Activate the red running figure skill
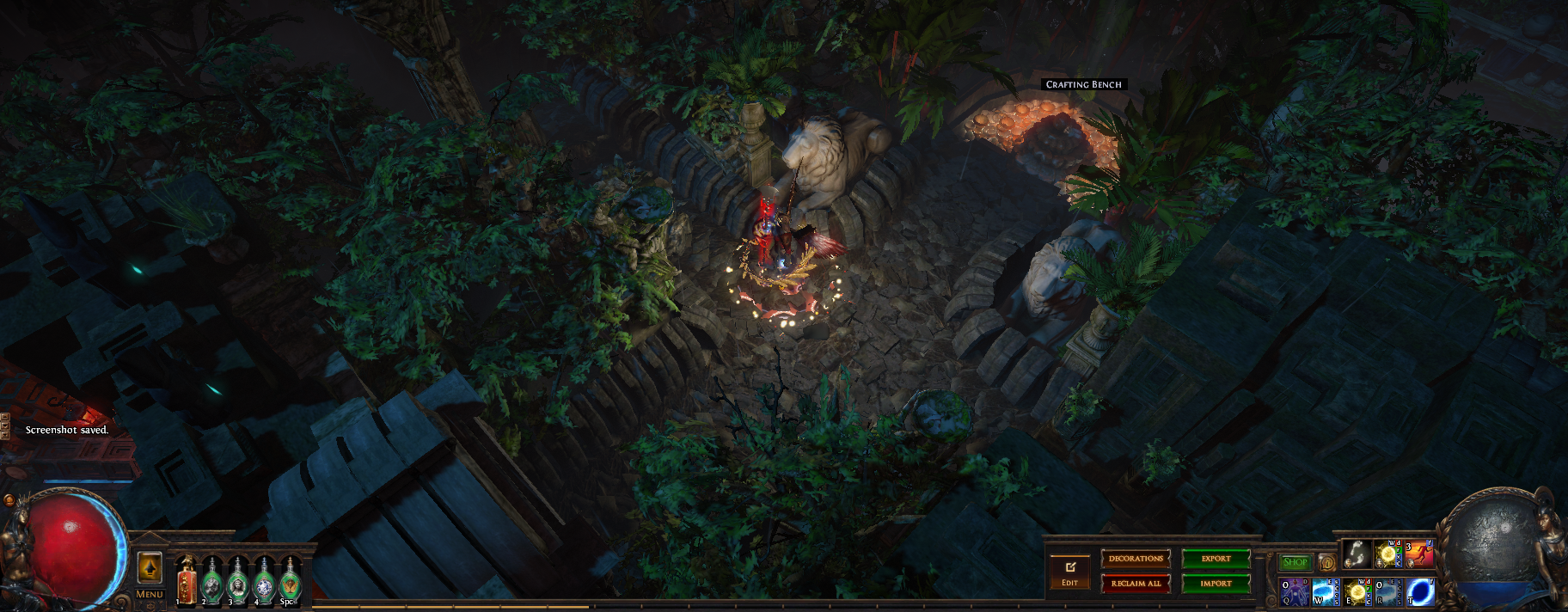The image size is (1568, 612). [1419, 554]
